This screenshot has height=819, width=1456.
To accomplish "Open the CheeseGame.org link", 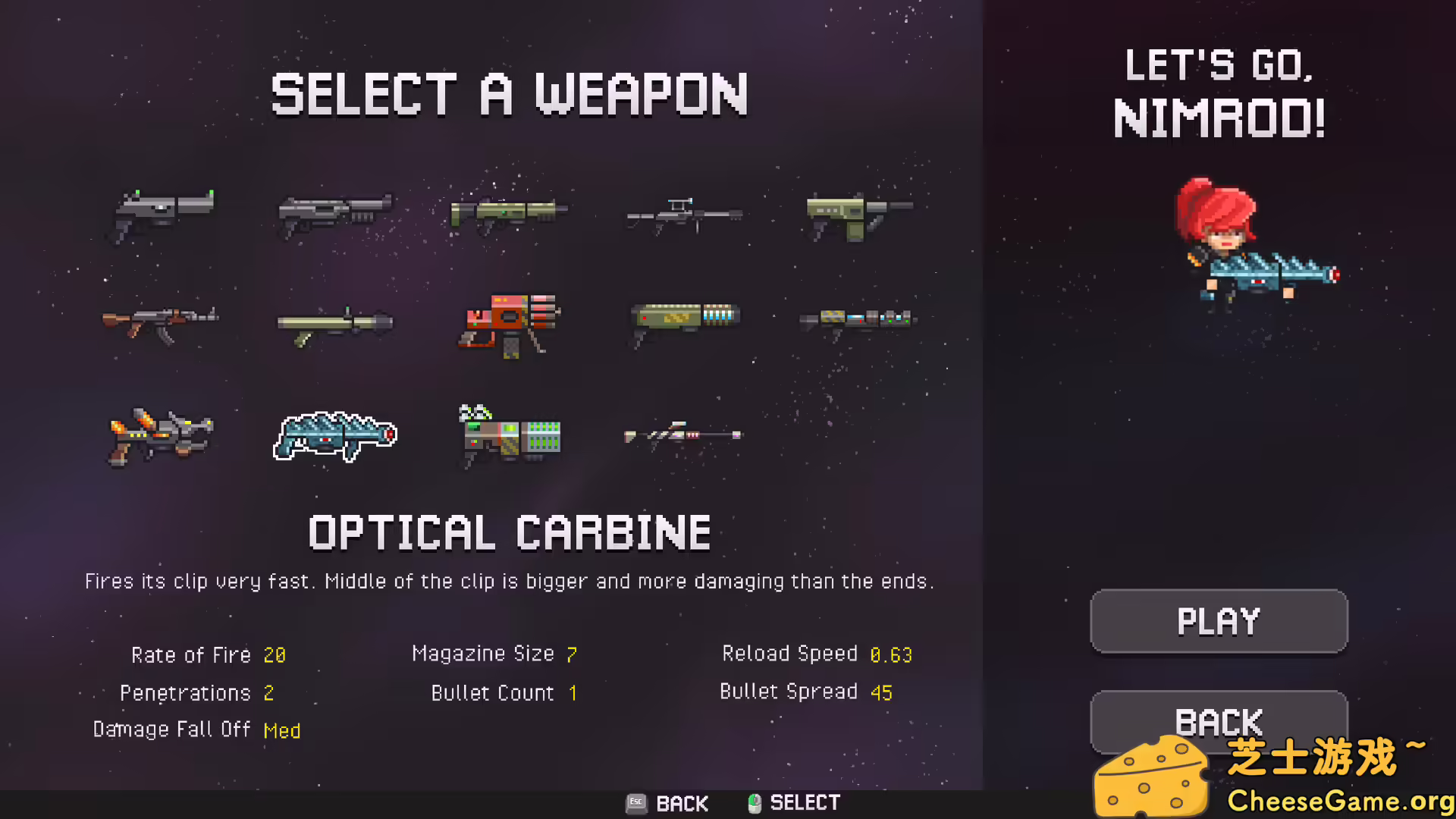I will pyautogui.click(x=1327, y=799).
